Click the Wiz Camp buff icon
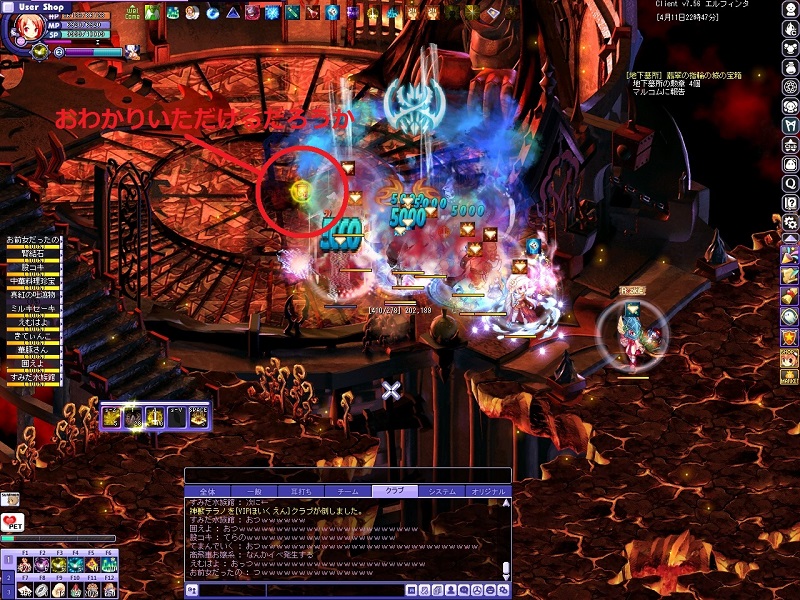 [x=132, y=12]
